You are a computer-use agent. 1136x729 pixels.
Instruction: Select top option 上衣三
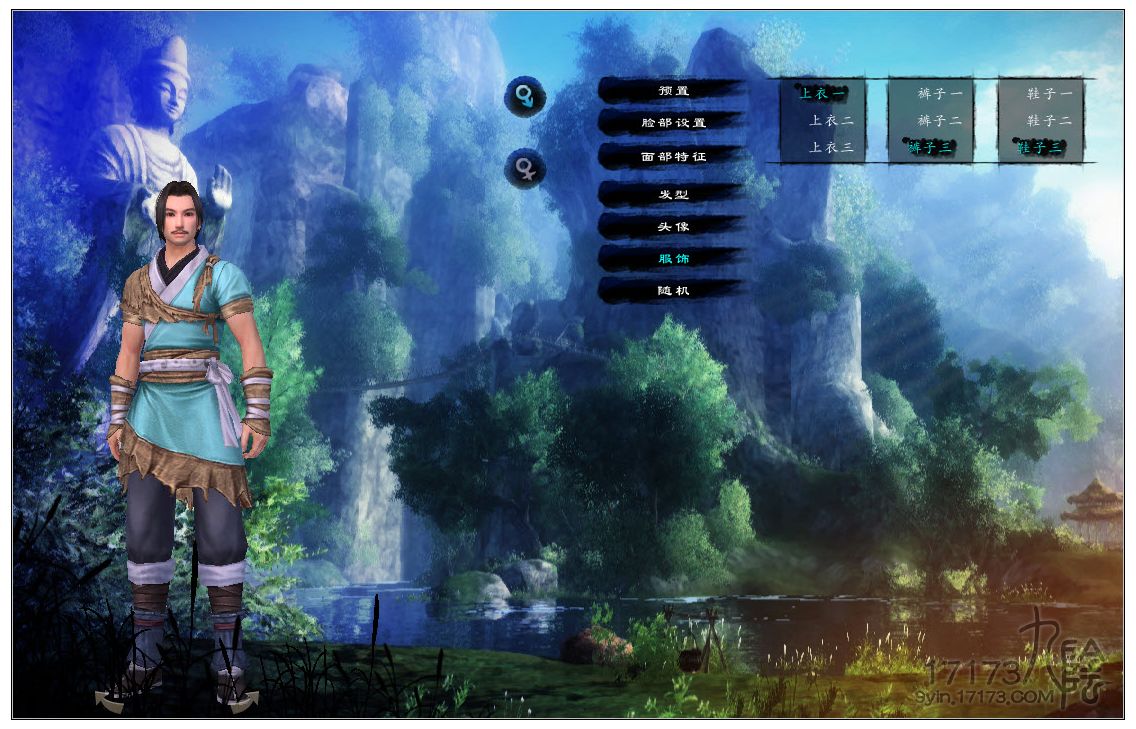click(831, 148)
